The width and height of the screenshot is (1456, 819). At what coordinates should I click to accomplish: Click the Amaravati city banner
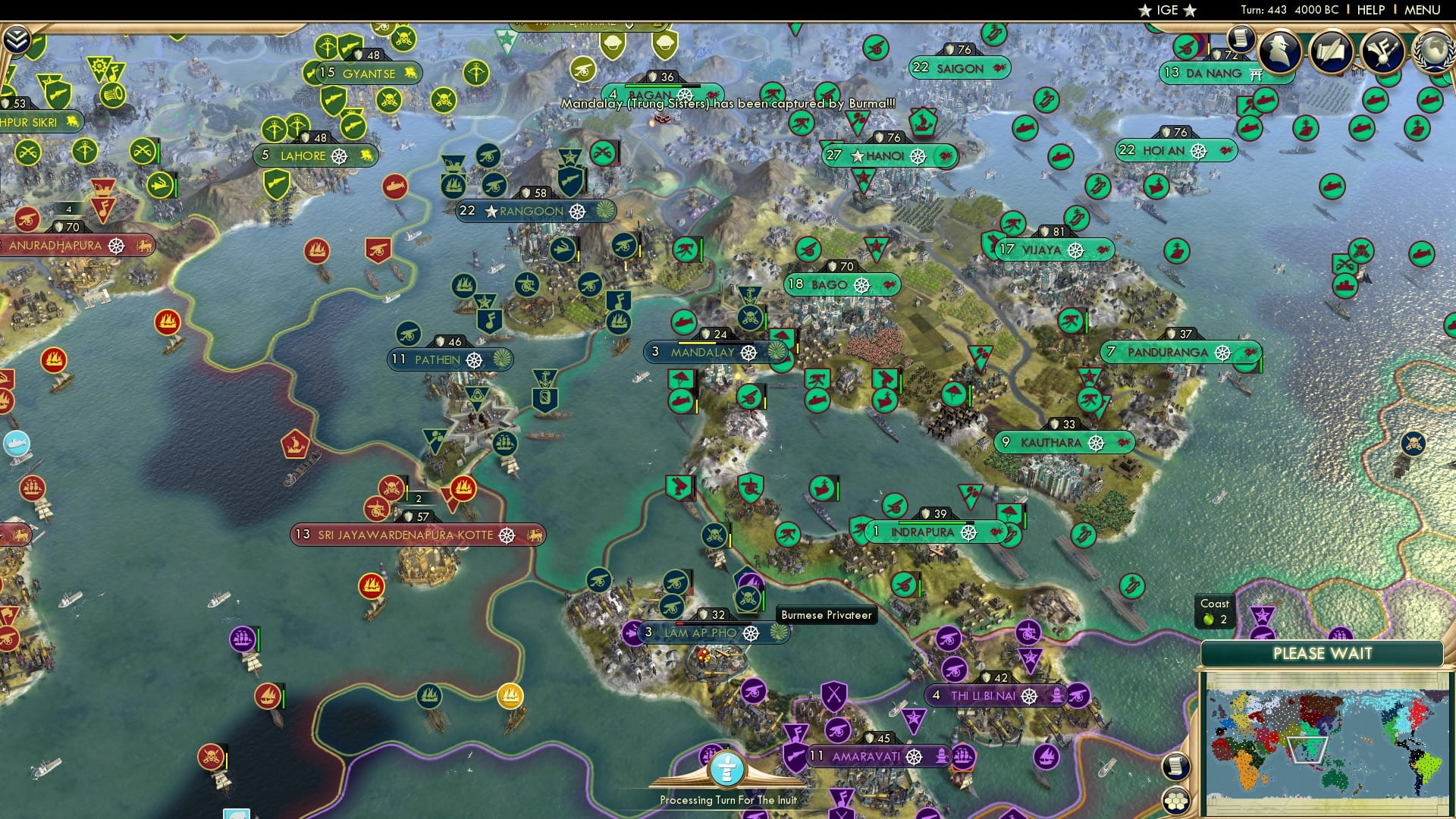(864, 755)
